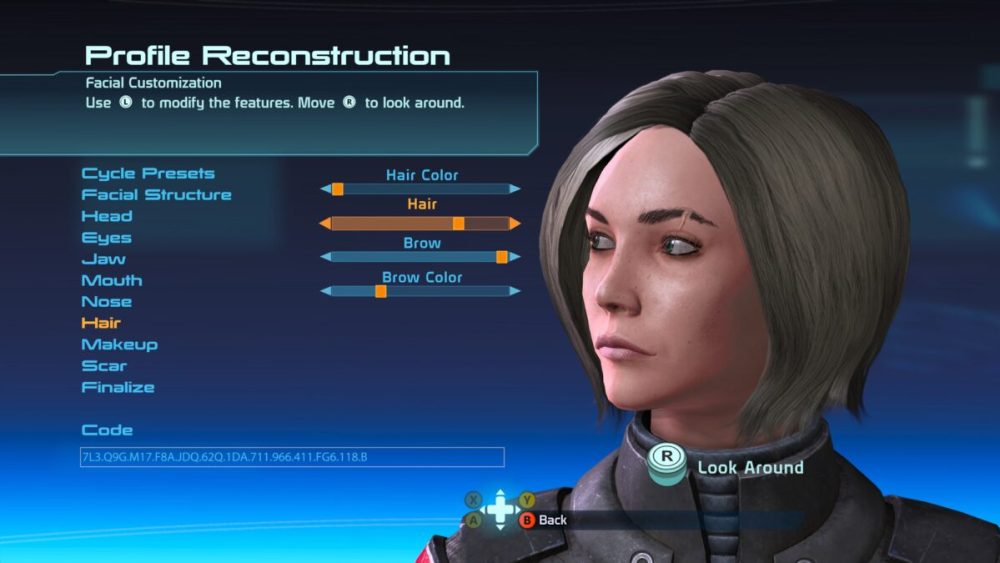Image resolution: width=1000 pixels, height=563 pixels.
Task: Select the Jaw menu entry
Action: click(x=104, y=259)
